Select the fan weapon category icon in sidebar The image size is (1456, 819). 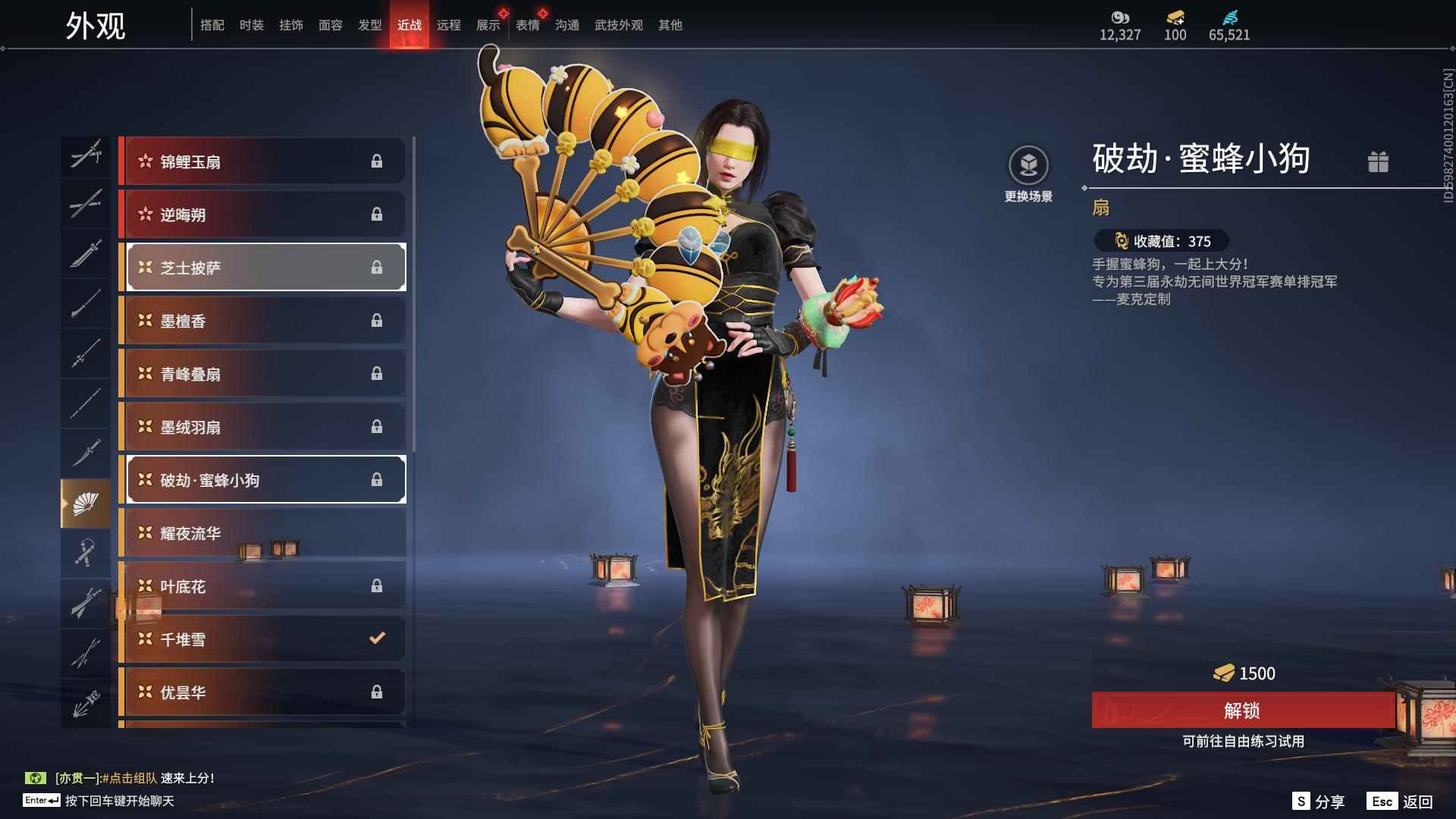pos(86,501)
